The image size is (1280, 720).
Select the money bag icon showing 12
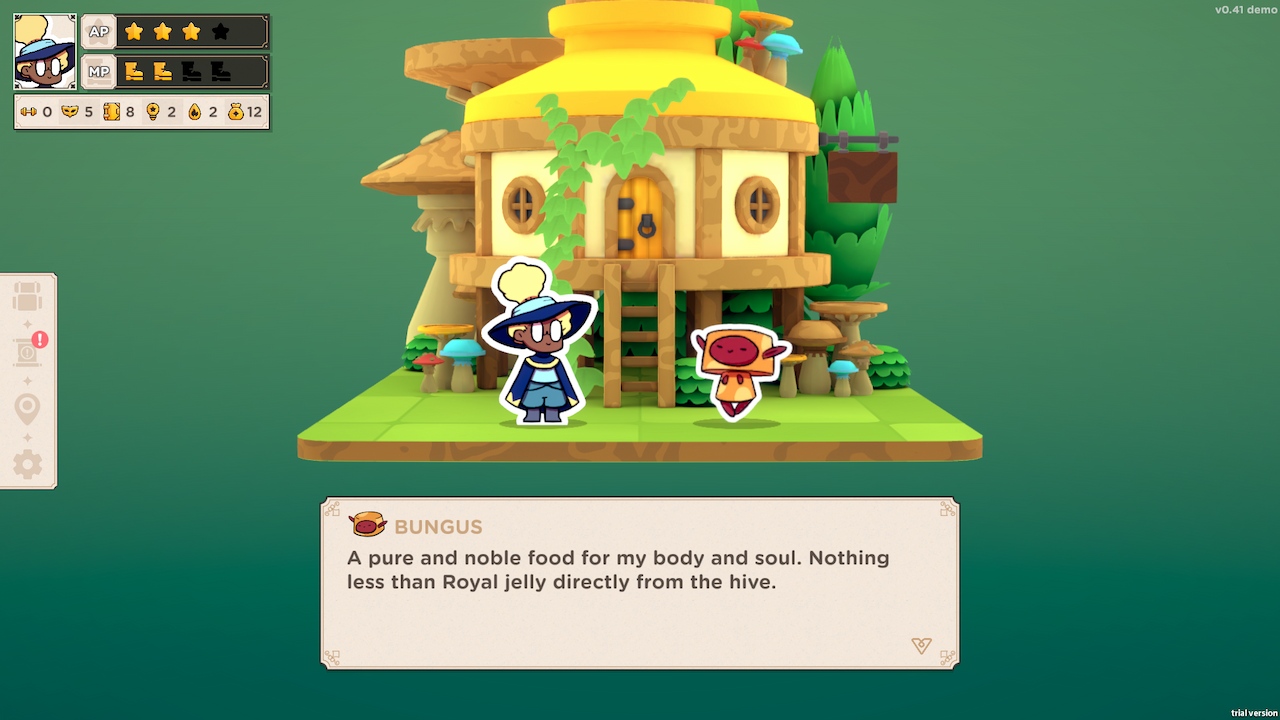(x=236, y=112)
